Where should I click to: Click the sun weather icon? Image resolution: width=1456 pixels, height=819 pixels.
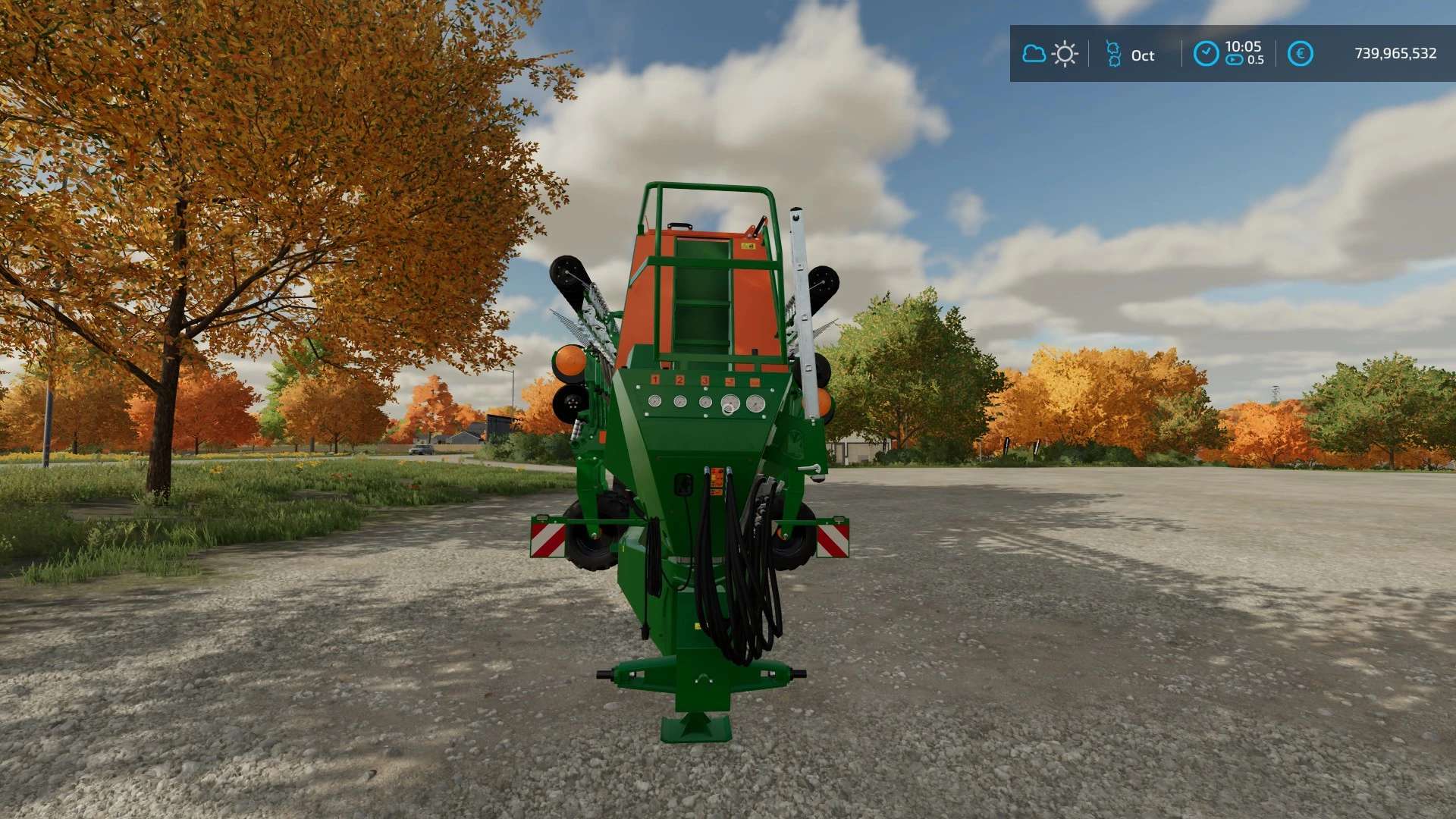(1065, 54)
